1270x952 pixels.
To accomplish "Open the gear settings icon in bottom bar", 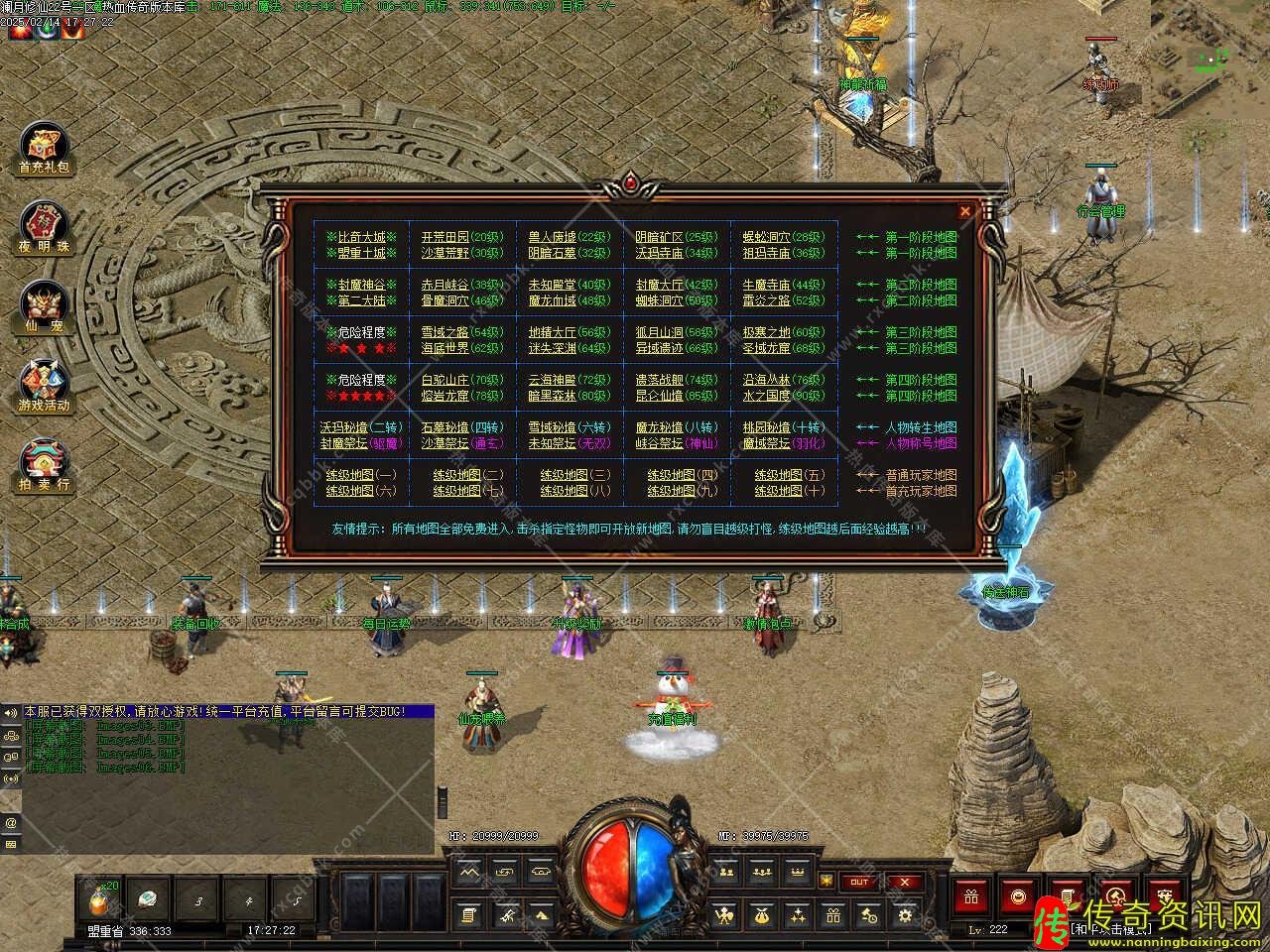I will 905,916.
